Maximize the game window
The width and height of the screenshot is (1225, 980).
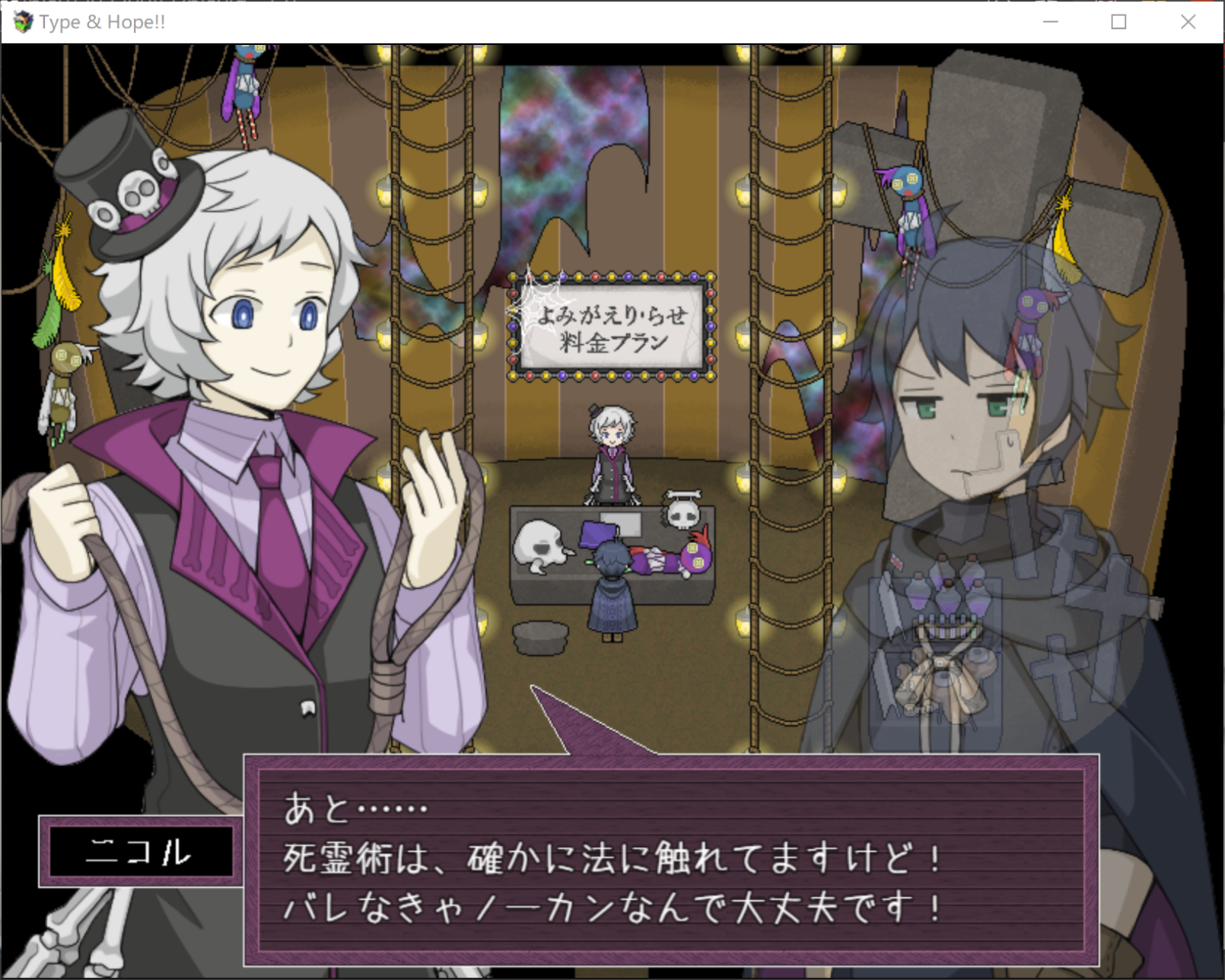click(1118, 22)
